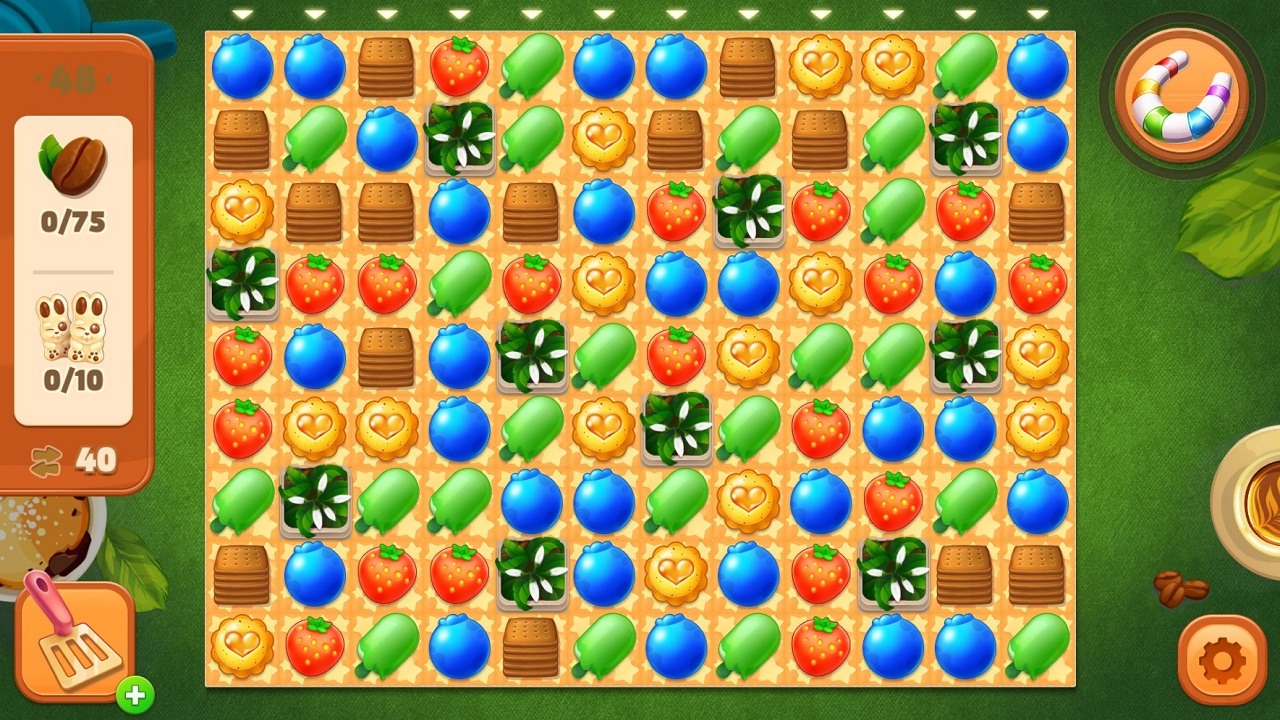1280x720 pixels.
Task: Select a stacked cookie tile
Action: [x=387, y=66]
